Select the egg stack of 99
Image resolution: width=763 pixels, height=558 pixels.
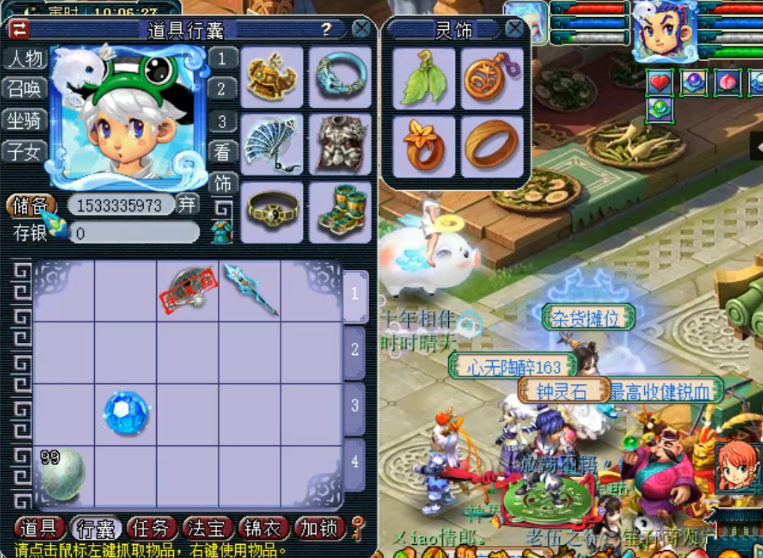point(62,473)
